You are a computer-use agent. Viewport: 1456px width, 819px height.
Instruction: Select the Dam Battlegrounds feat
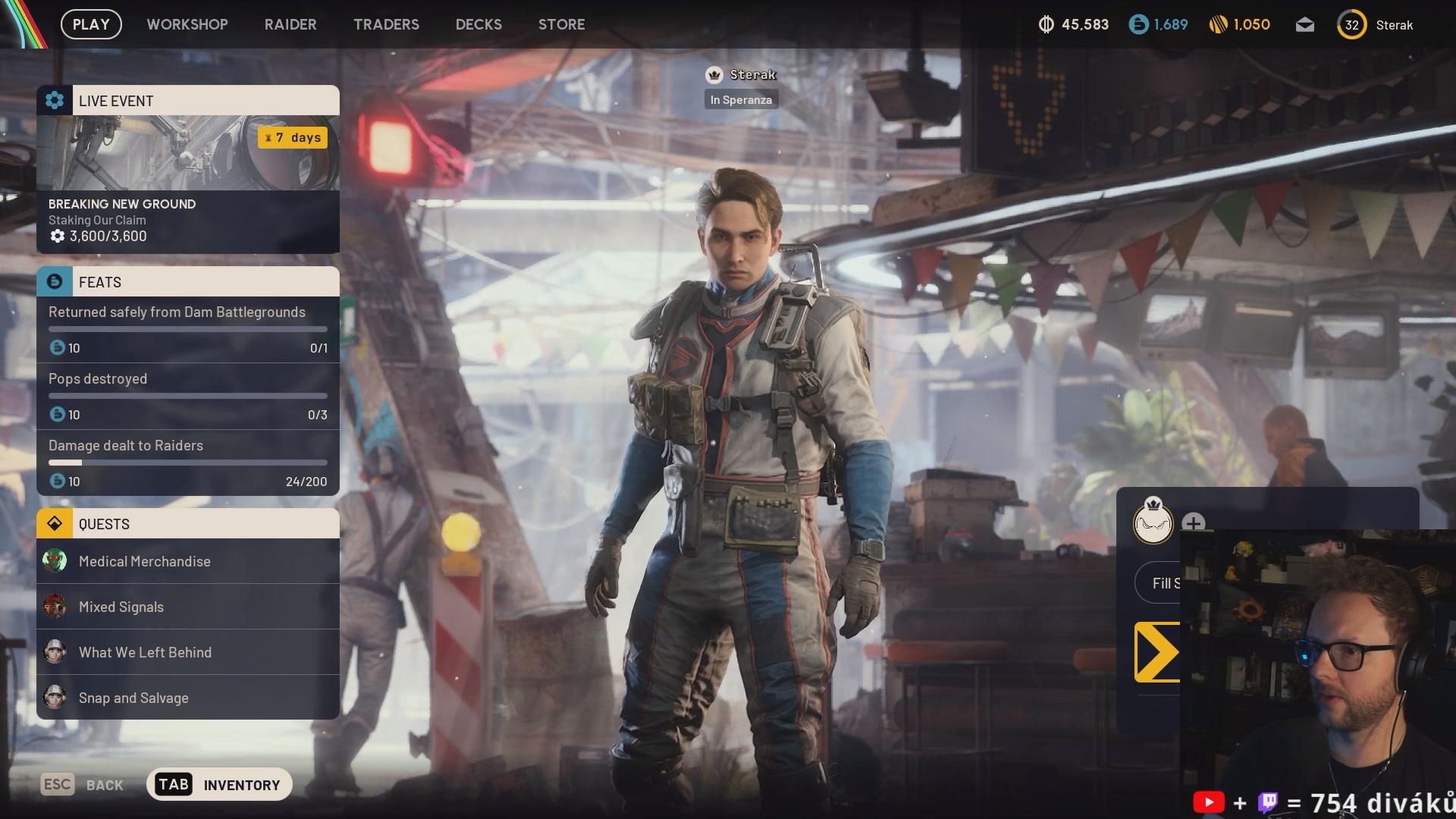pos(188,329)
